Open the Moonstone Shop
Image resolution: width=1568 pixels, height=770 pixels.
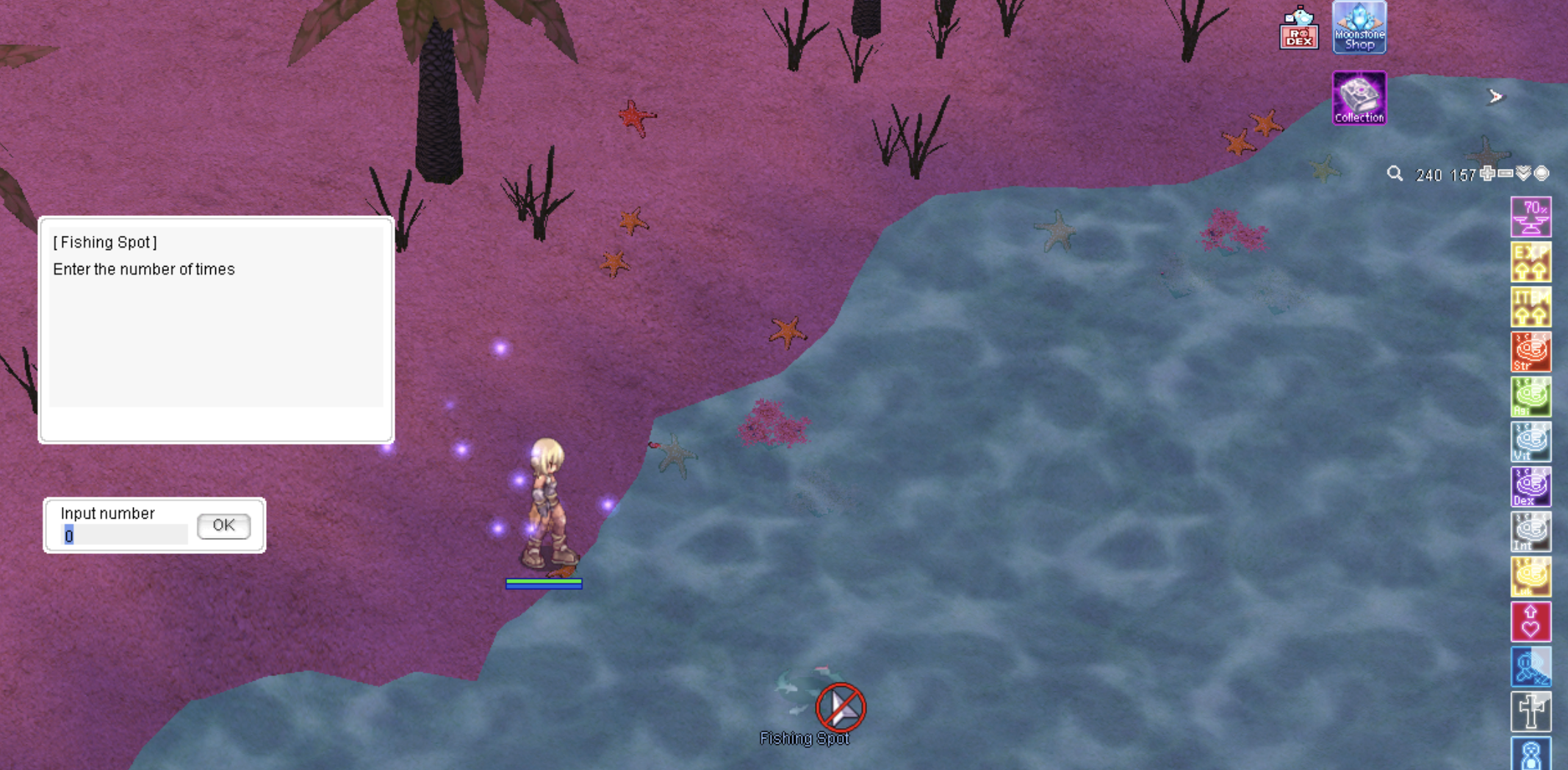pos(1359,27)
